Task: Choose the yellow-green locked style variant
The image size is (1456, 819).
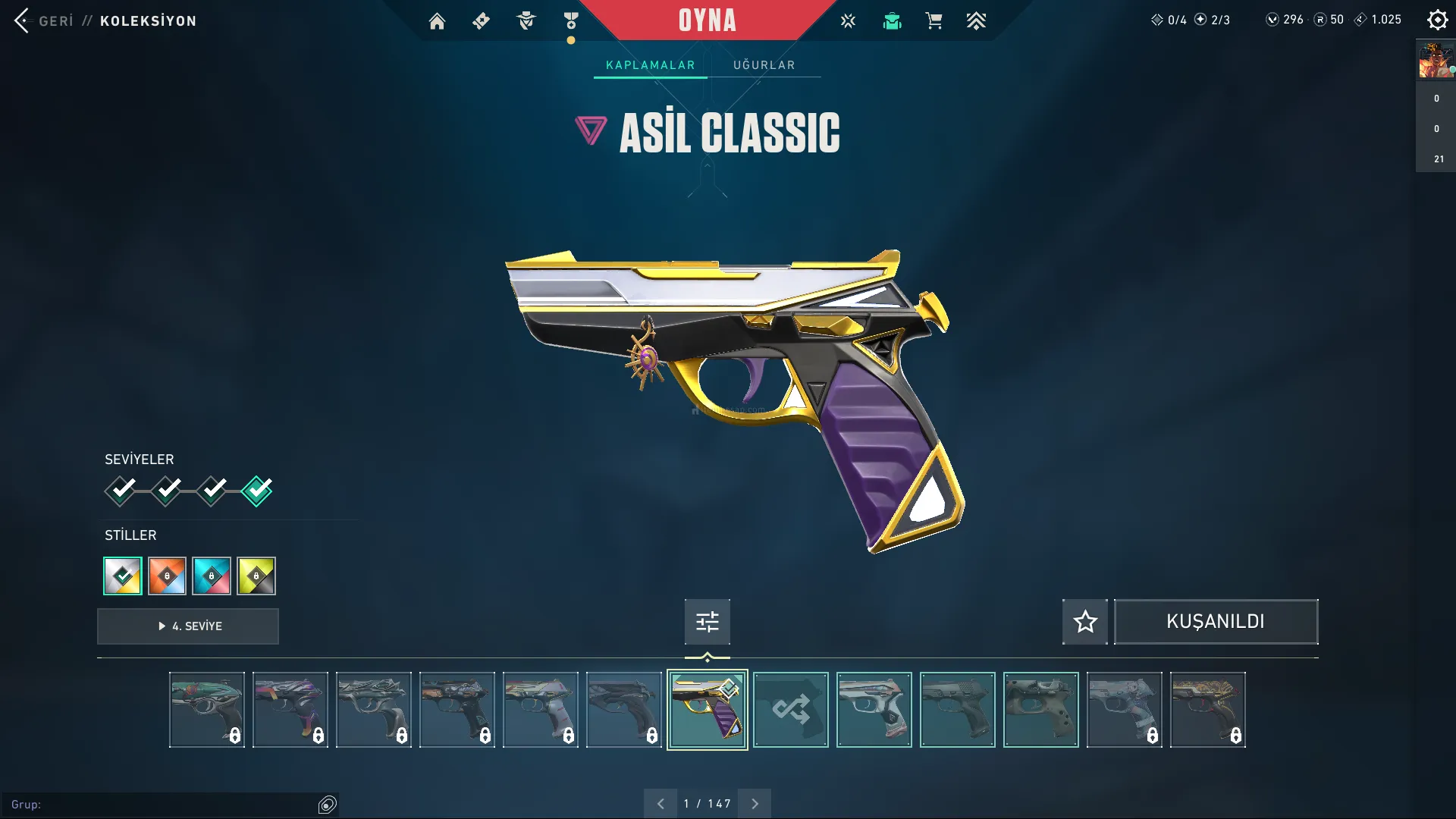Action: pos(256,576)
